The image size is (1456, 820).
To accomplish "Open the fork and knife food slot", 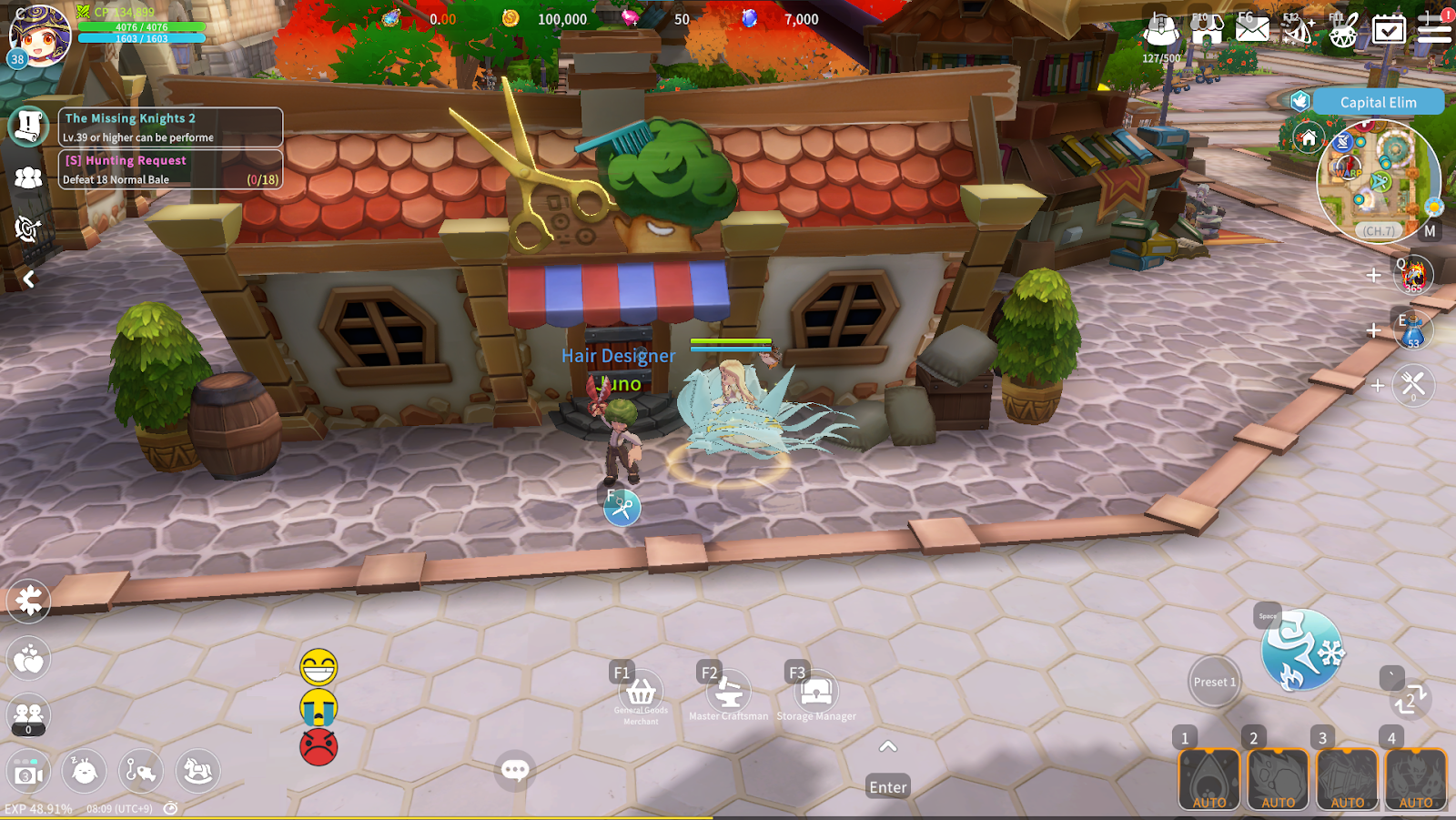I will (x=1413, y=385).
